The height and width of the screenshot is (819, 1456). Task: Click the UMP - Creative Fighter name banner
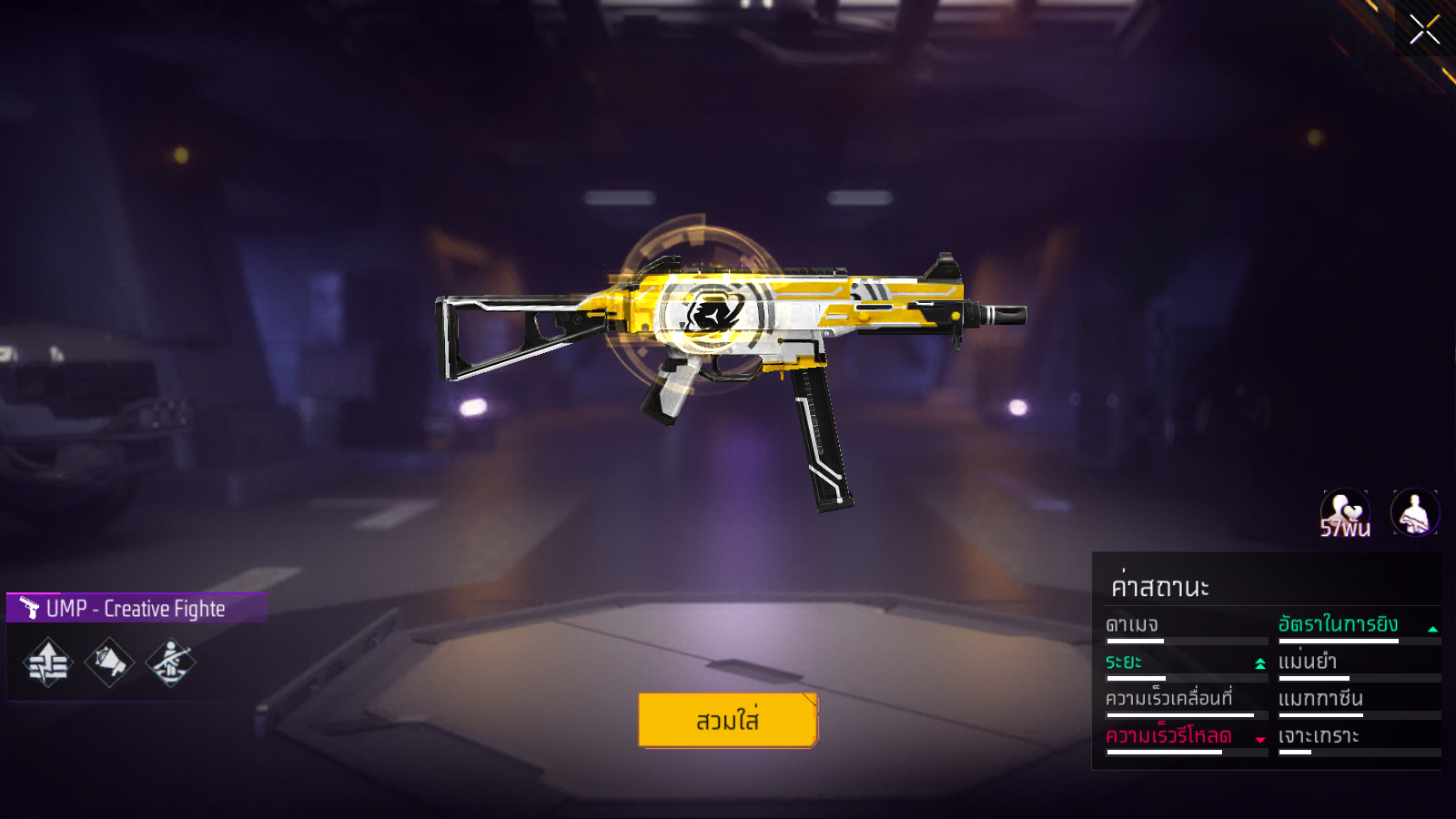coord(136,608)
